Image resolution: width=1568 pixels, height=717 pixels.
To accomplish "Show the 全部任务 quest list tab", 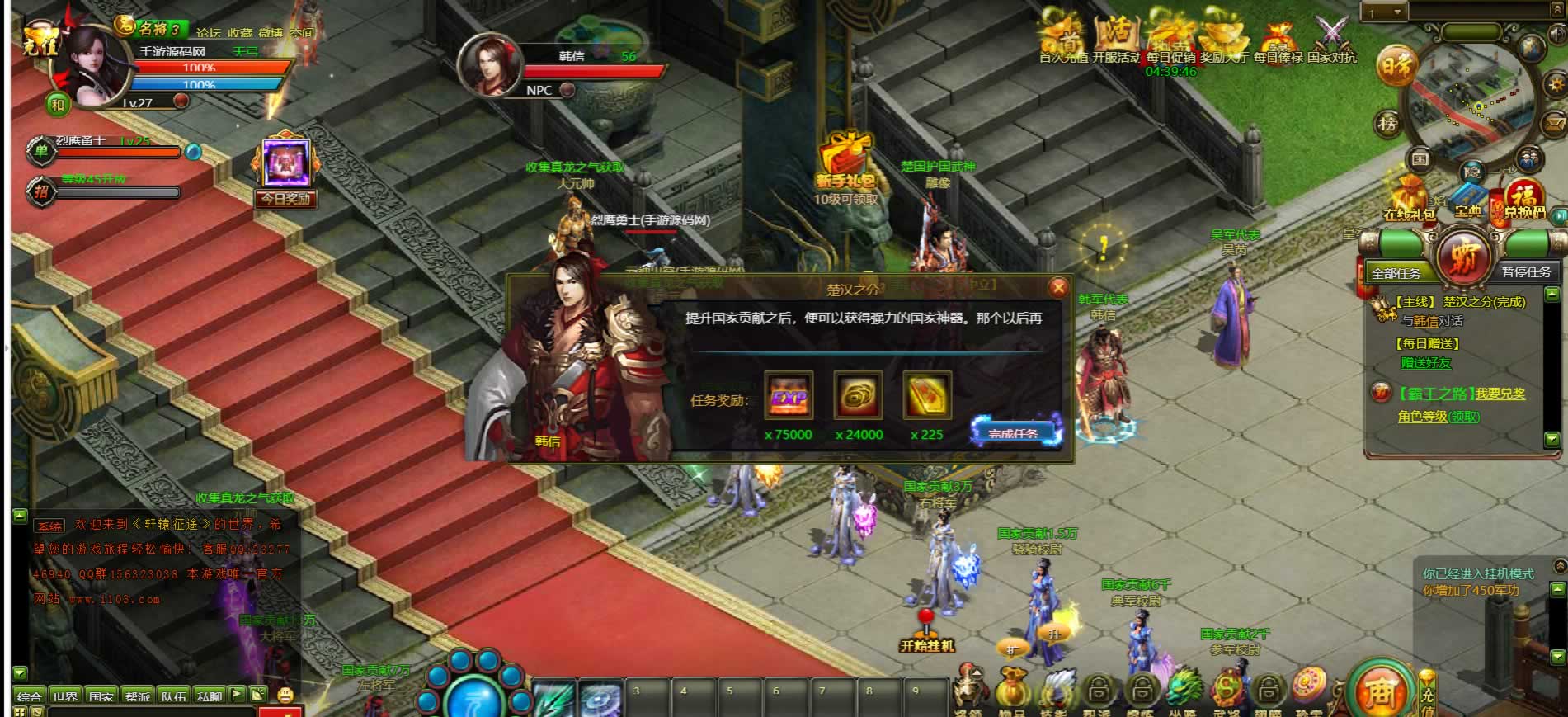I will coord(1396,272).
